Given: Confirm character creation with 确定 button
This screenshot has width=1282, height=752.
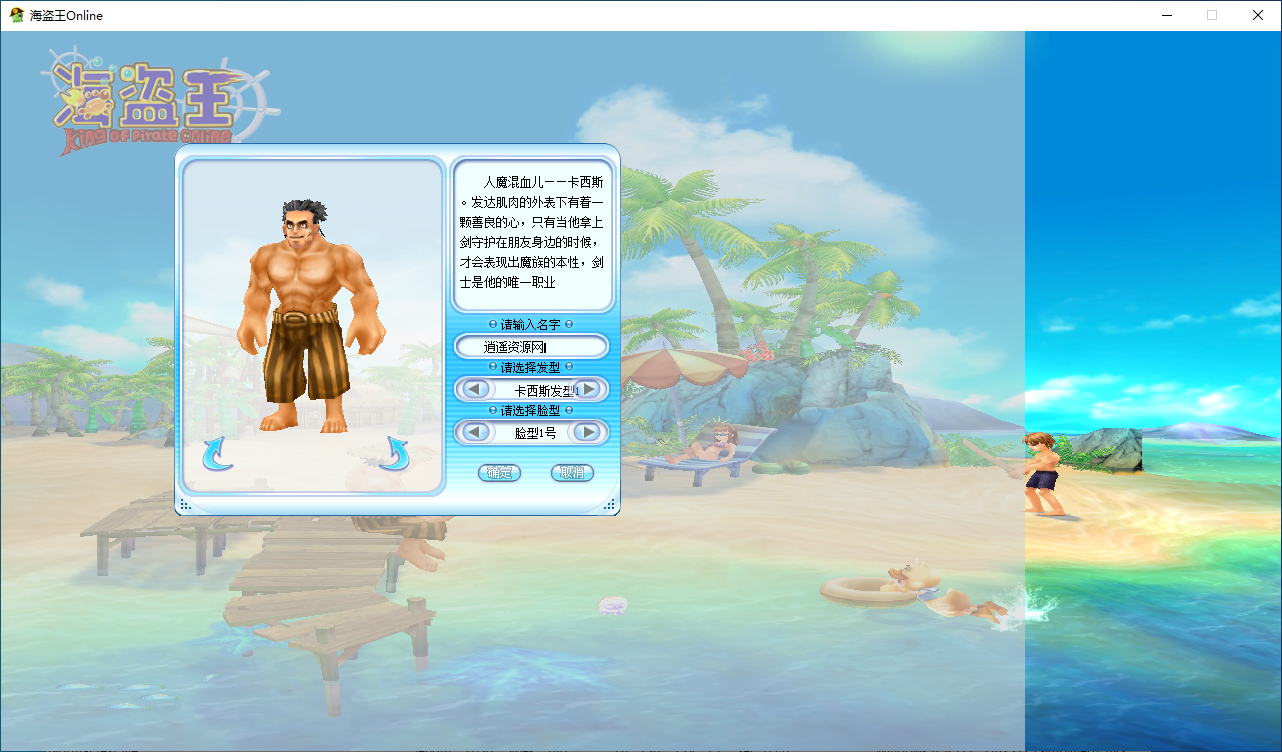Looking at the screenshot, I should (498, 472).
